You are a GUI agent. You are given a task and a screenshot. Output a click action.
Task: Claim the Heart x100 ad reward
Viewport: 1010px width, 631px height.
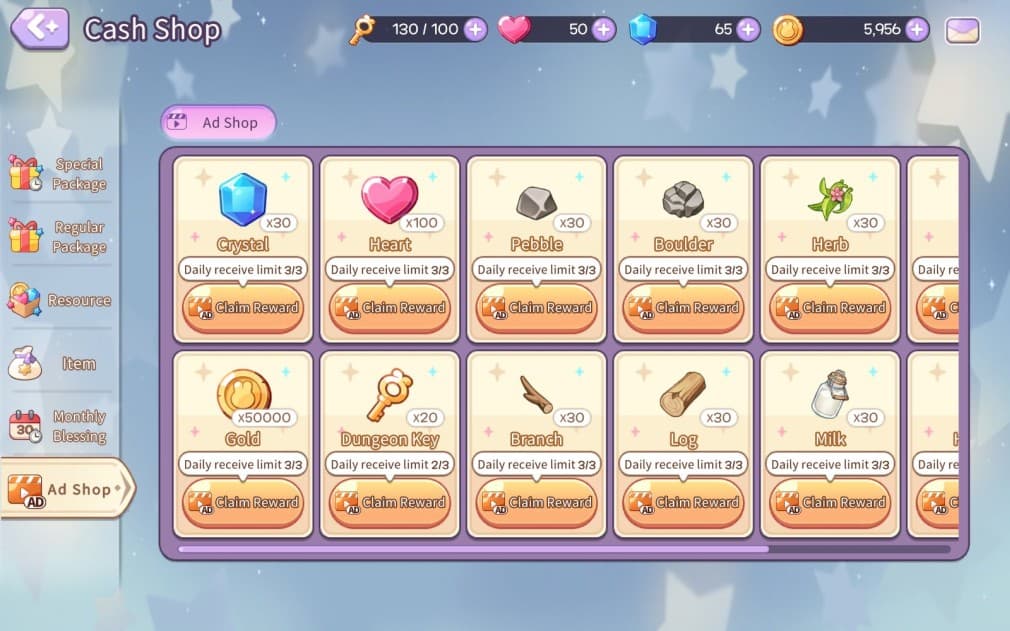[x=390, y=308]
